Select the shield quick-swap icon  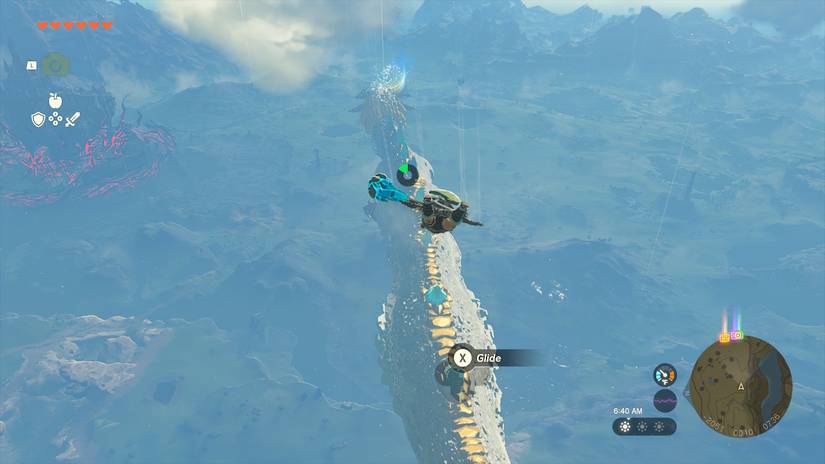point(38,120)
